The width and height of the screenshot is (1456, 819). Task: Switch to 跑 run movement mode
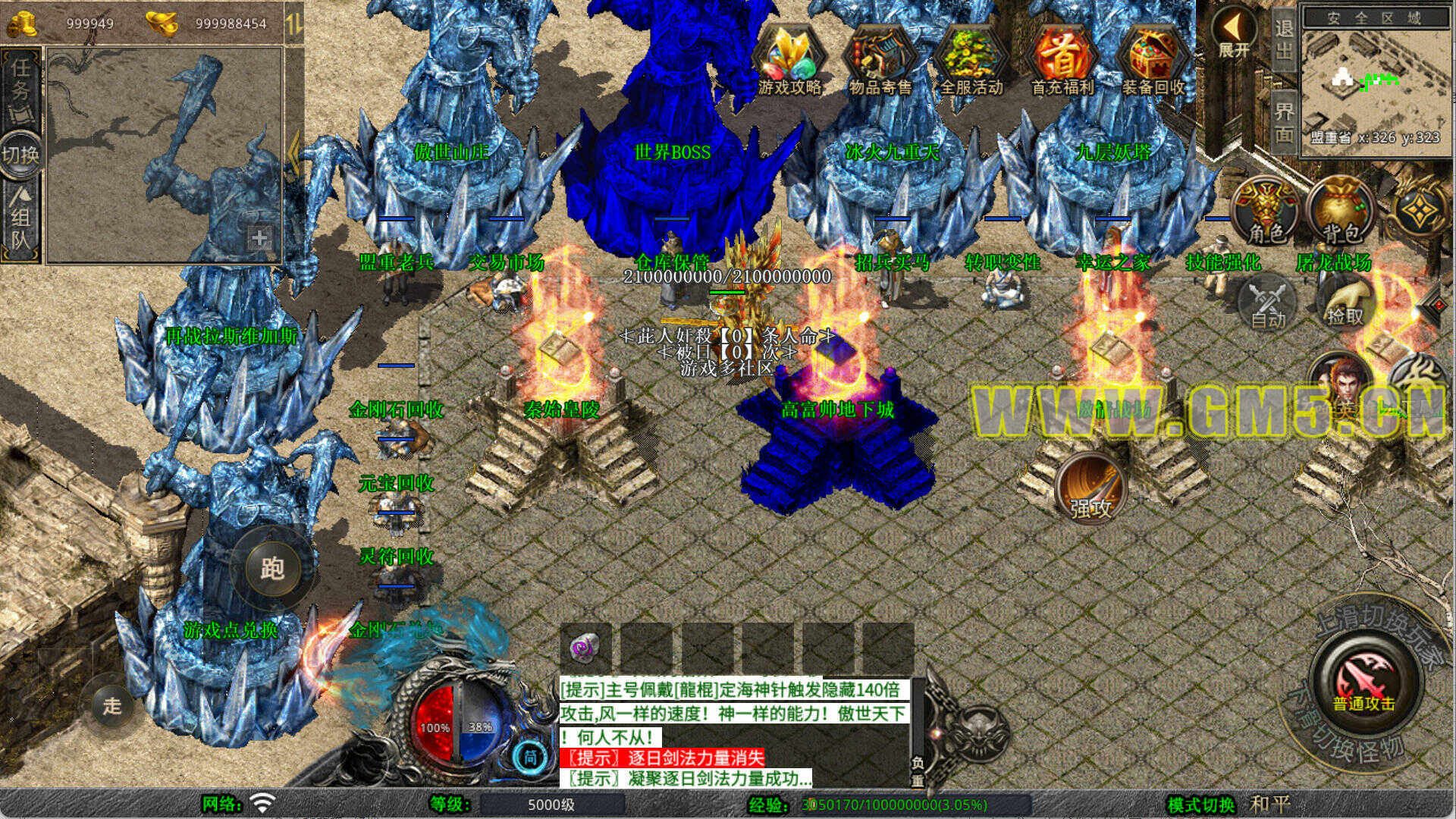272,568
